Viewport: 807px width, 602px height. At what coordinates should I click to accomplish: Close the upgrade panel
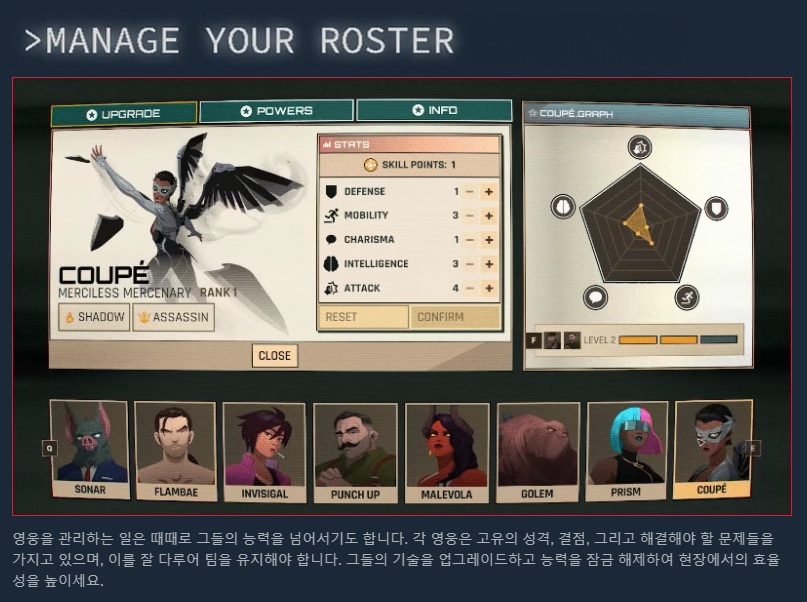pyautogui.click(x=274, y=355)
